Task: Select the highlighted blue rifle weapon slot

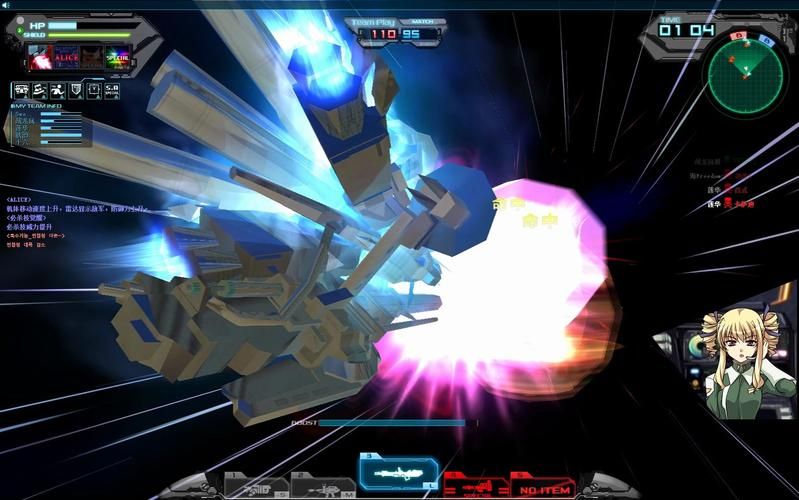Action: [398, 471]
